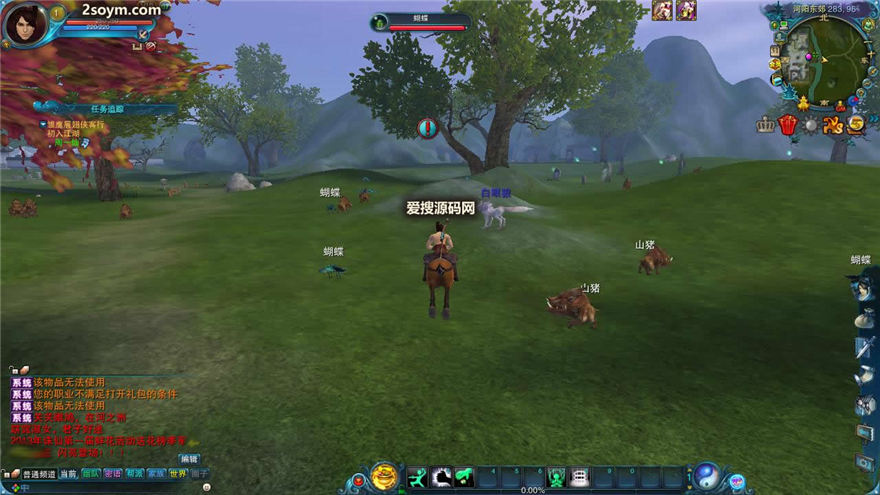880x495 pixels.
Task: Open the crown icon below the minimap
Action: coord(766,125)
